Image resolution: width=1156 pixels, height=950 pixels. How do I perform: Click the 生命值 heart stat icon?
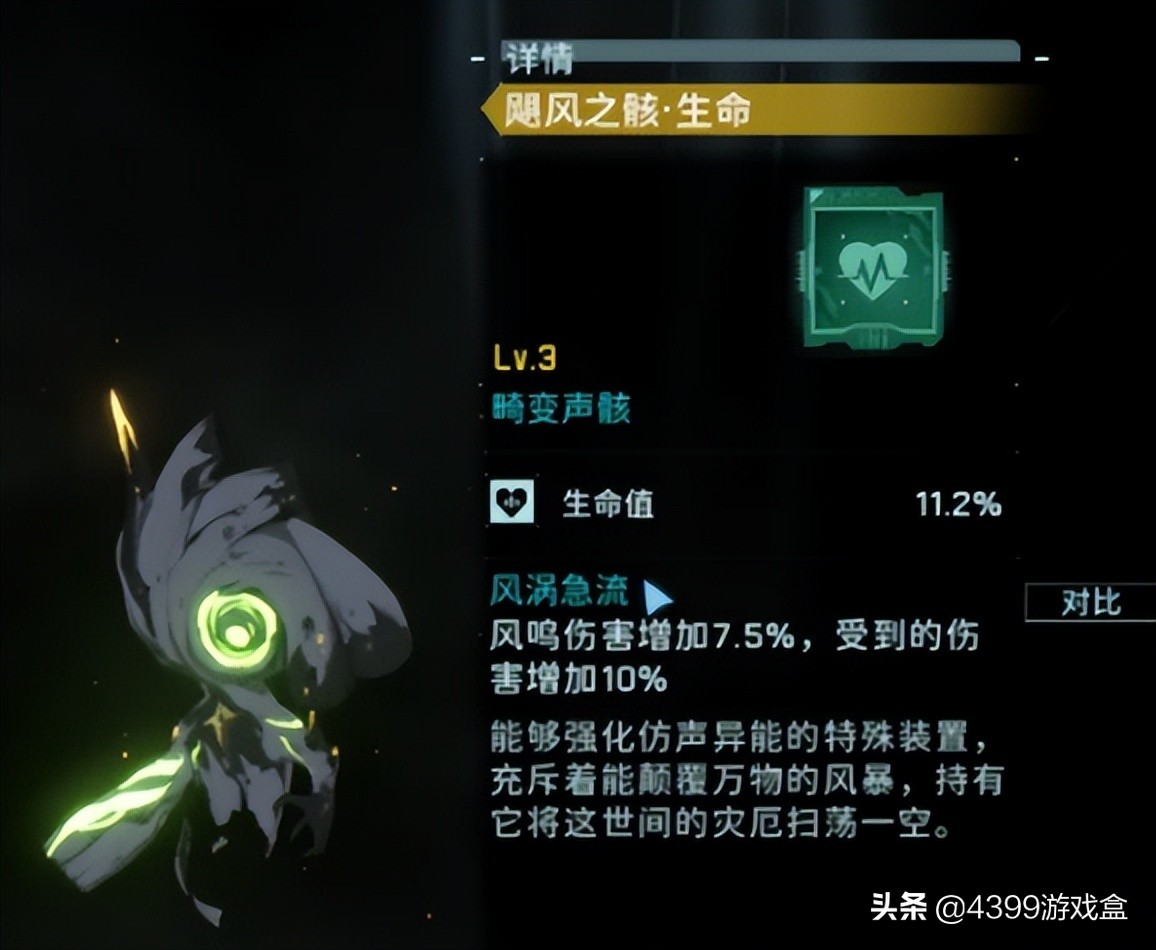click(x=513, y=504)
